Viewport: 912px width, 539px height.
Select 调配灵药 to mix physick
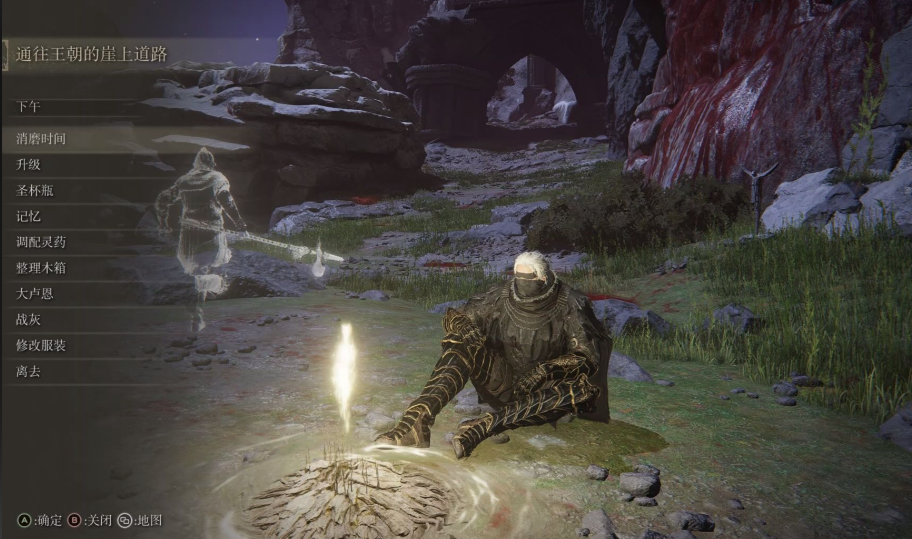[x=41, y=242]
